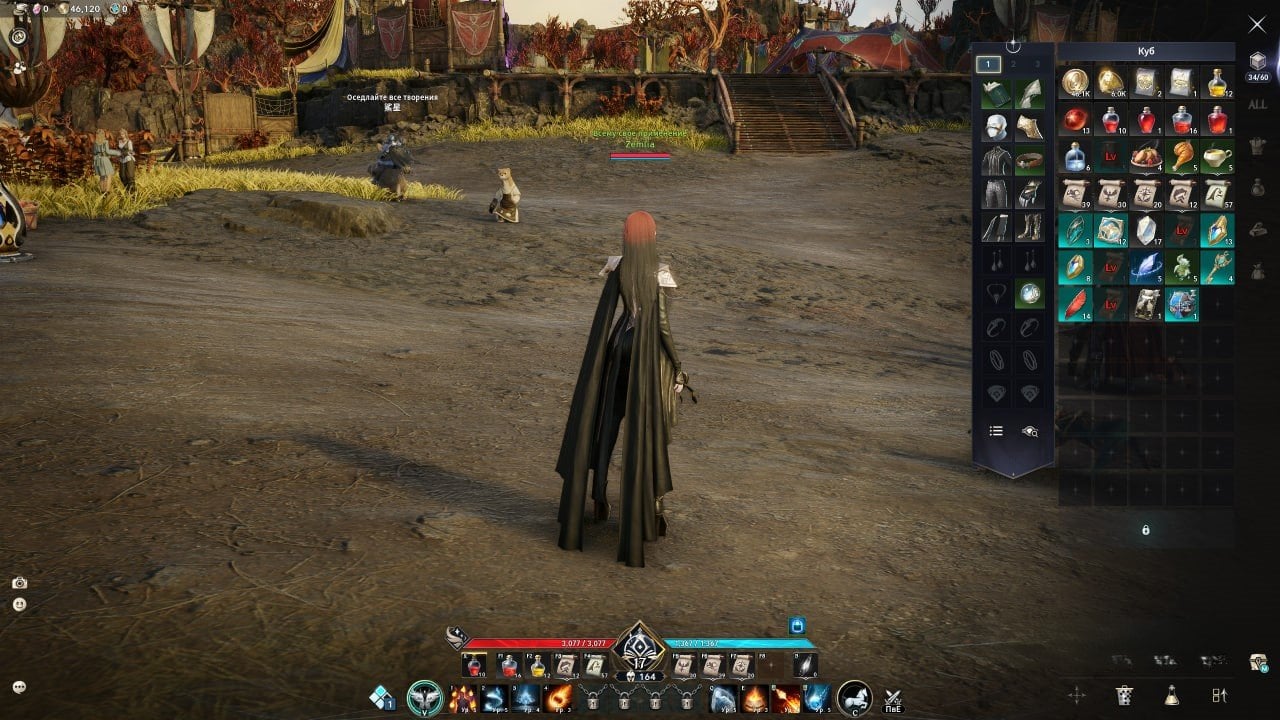This screenshot has height=720, width=1280.
Task: Activate the fireball skill on hotbar
Action: (x=559, y=698)
